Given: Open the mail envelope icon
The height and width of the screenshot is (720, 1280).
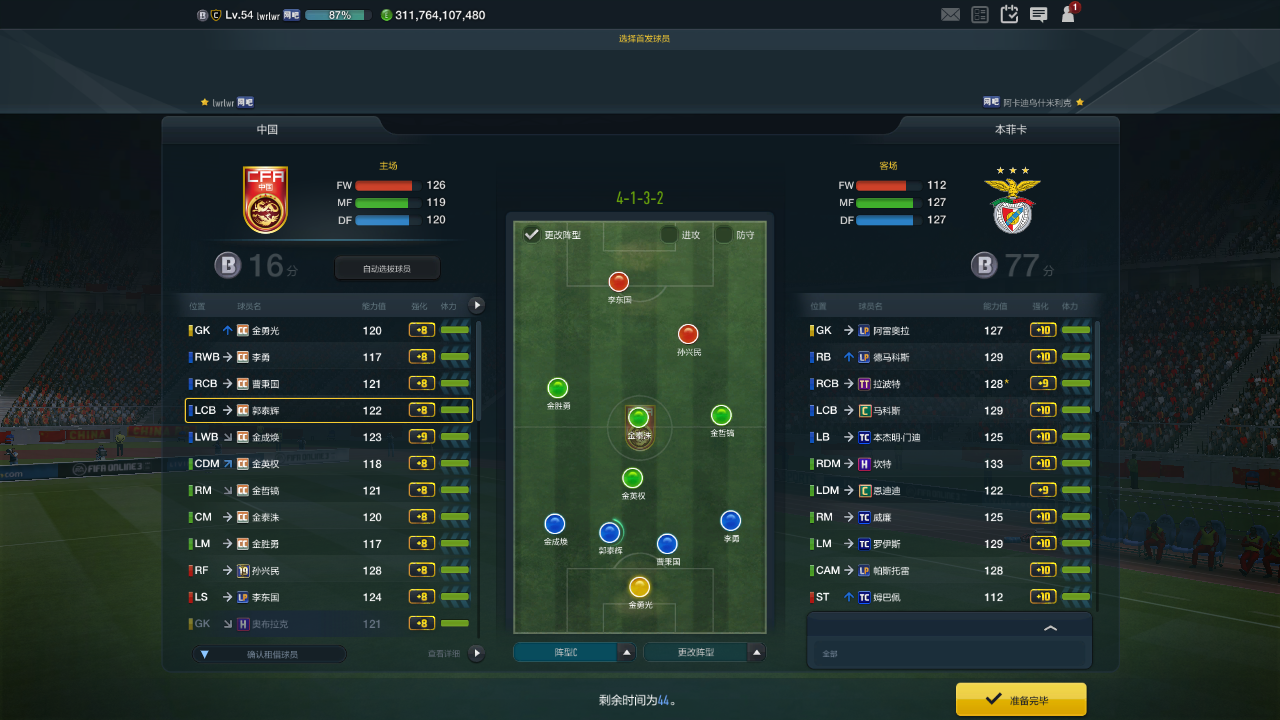Looking at the screenshot, I should pyautogui.click(x=950, y=15).
